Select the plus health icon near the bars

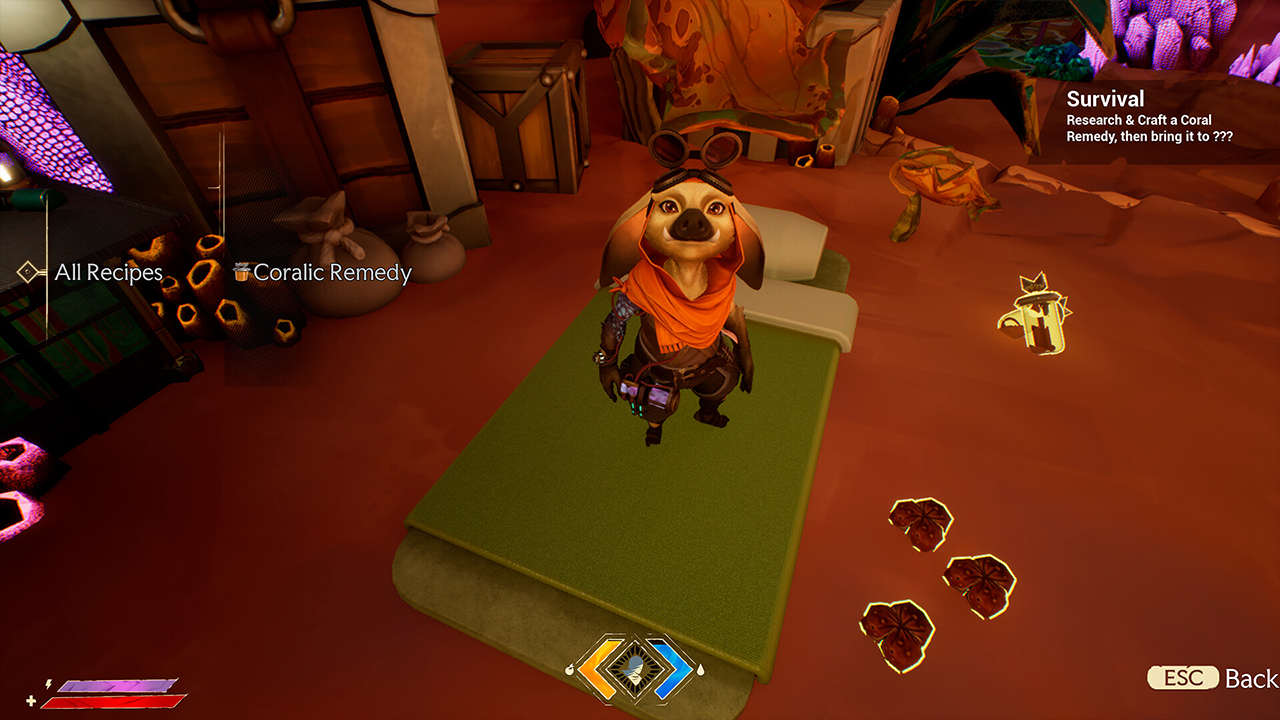click(31, 701)
